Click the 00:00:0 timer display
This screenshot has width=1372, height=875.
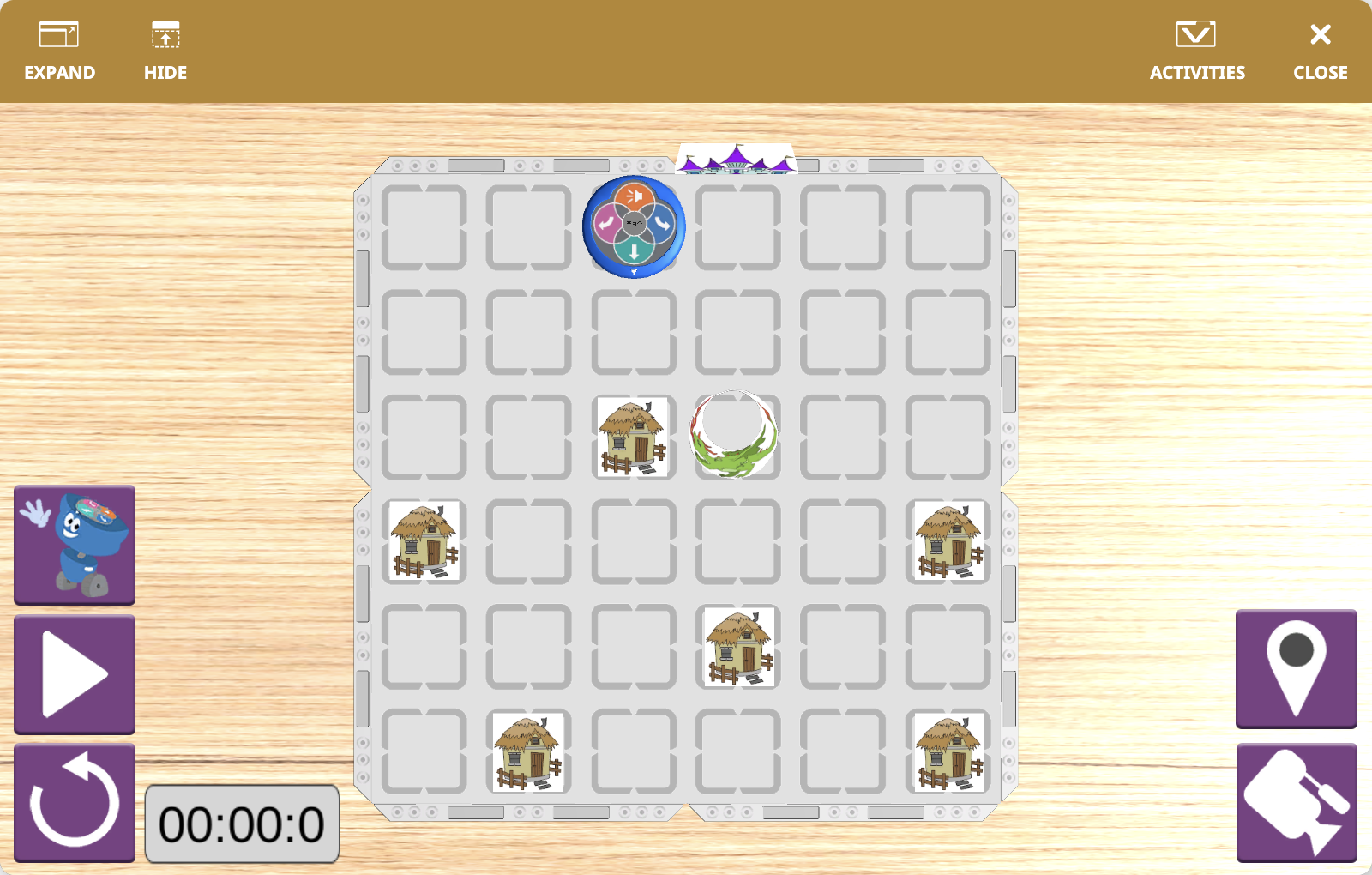pyautogui.click(x=243, y=825)
